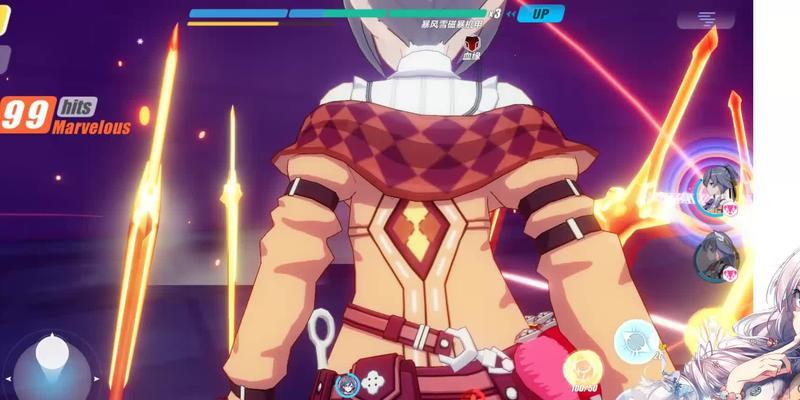Screen dimensions: 800x400
Task: Tap the virtual movement joystick
Action: click(54, 358)
